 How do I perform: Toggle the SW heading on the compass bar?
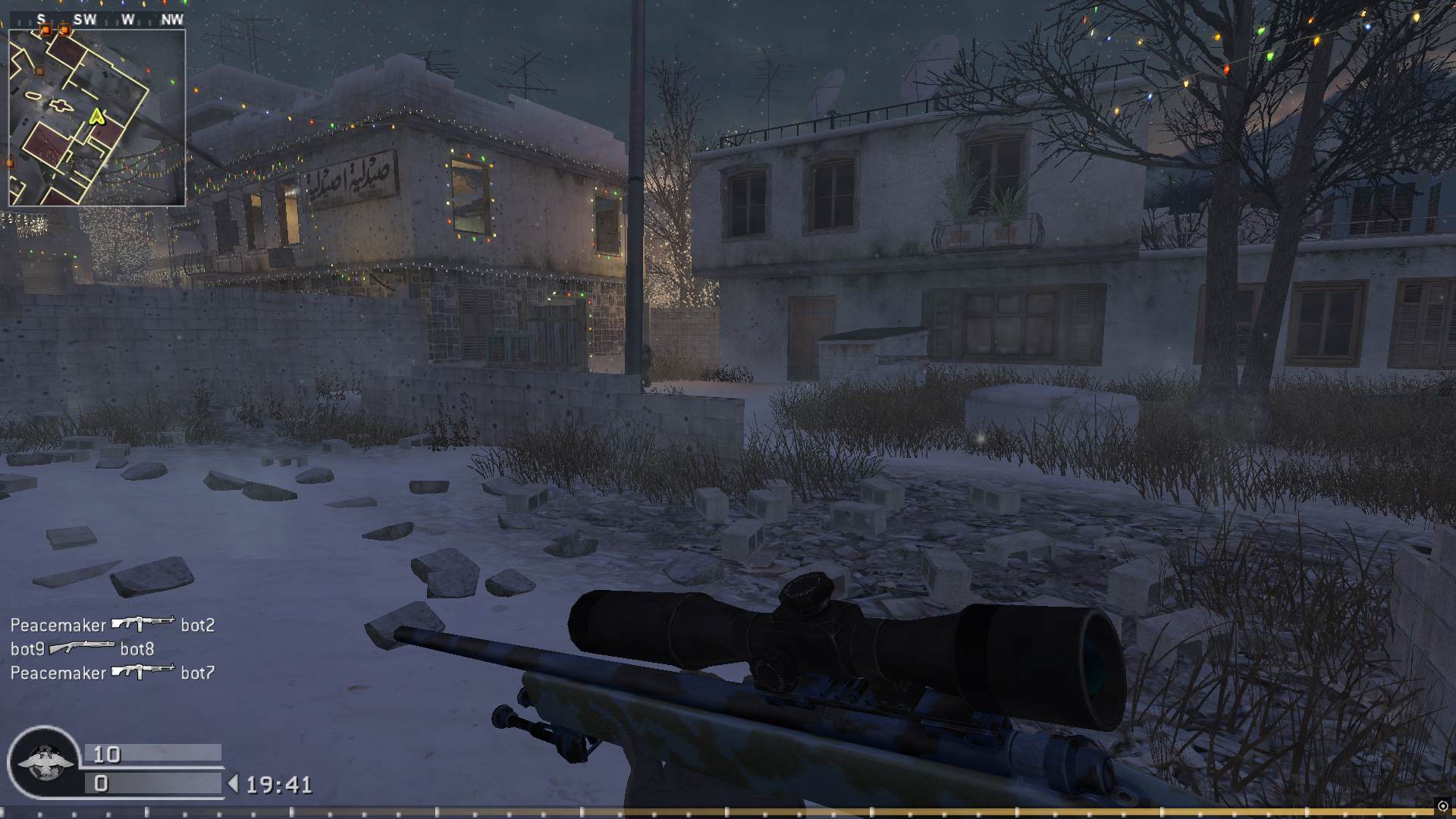coord(86,19)
